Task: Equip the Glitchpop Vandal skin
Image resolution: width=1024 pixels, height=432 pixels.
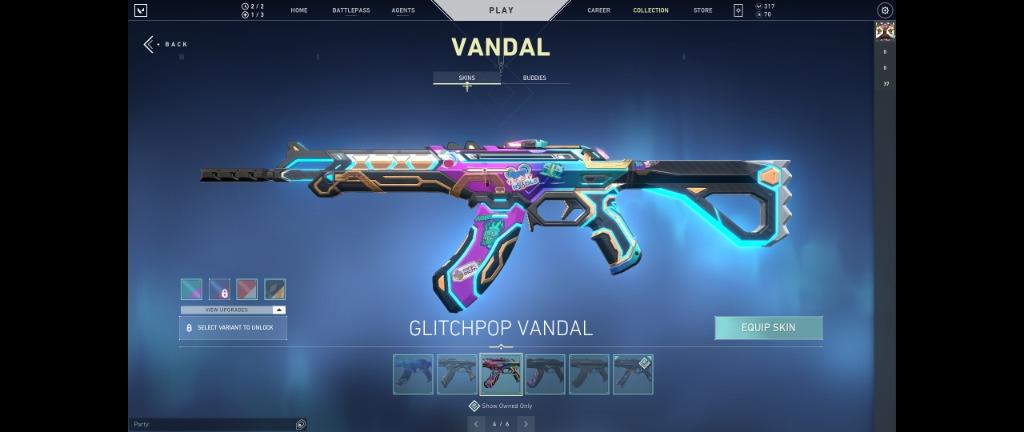Action: tap(768, 328)
